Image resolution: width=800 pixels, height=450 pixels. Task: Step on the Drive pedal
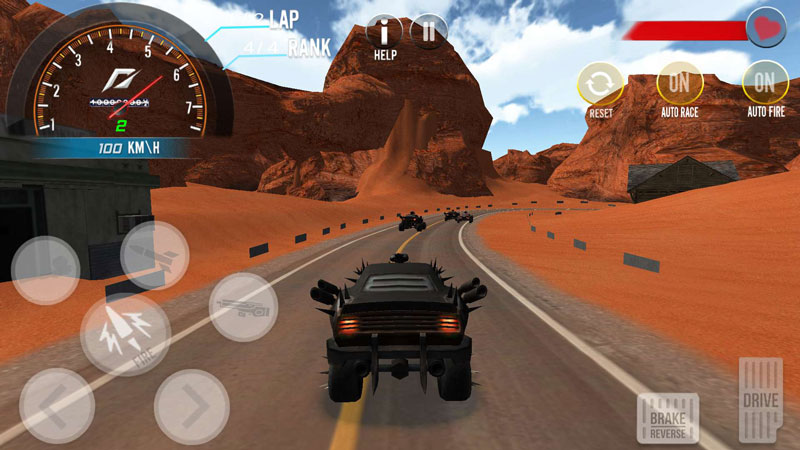click(760, 398)
